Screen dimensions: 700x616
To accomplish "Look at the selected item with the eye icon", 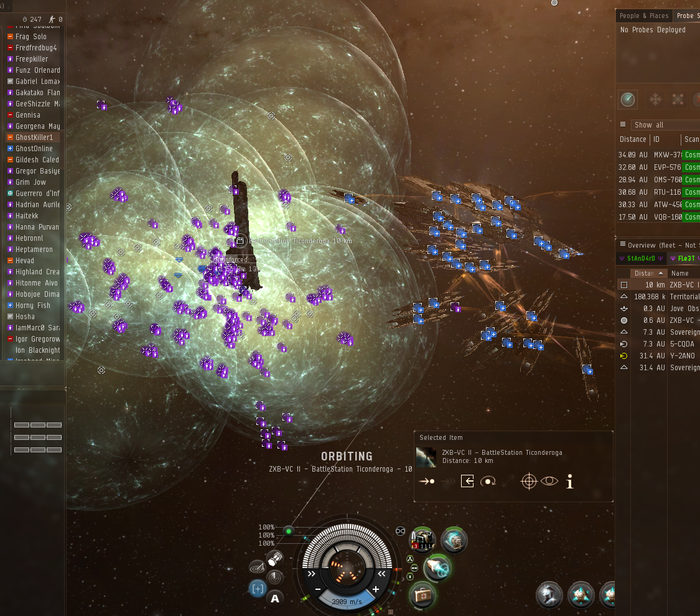I will [x=549, y=482].
